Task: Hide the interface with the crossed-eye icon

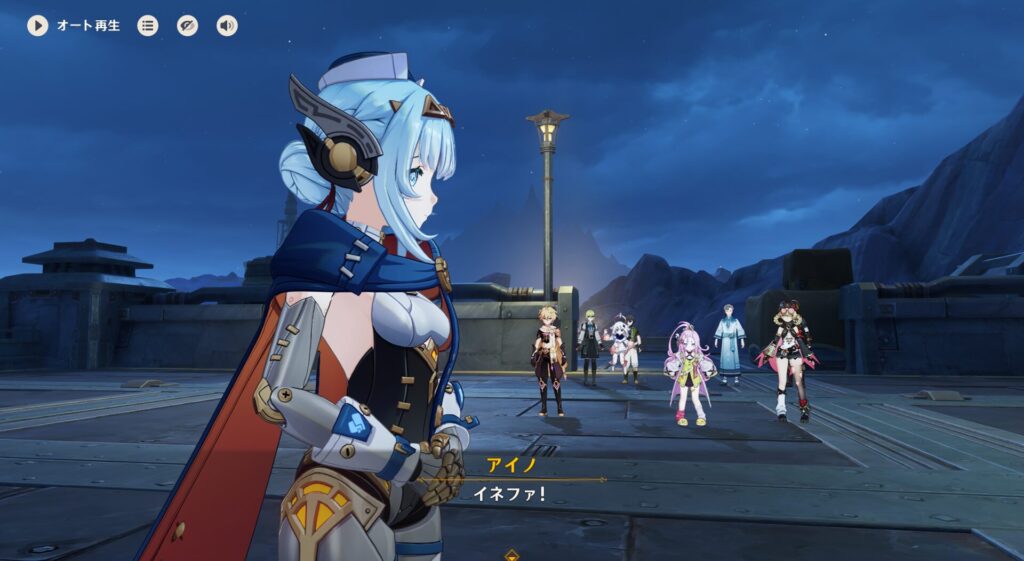Action: (x=188, y=26)
